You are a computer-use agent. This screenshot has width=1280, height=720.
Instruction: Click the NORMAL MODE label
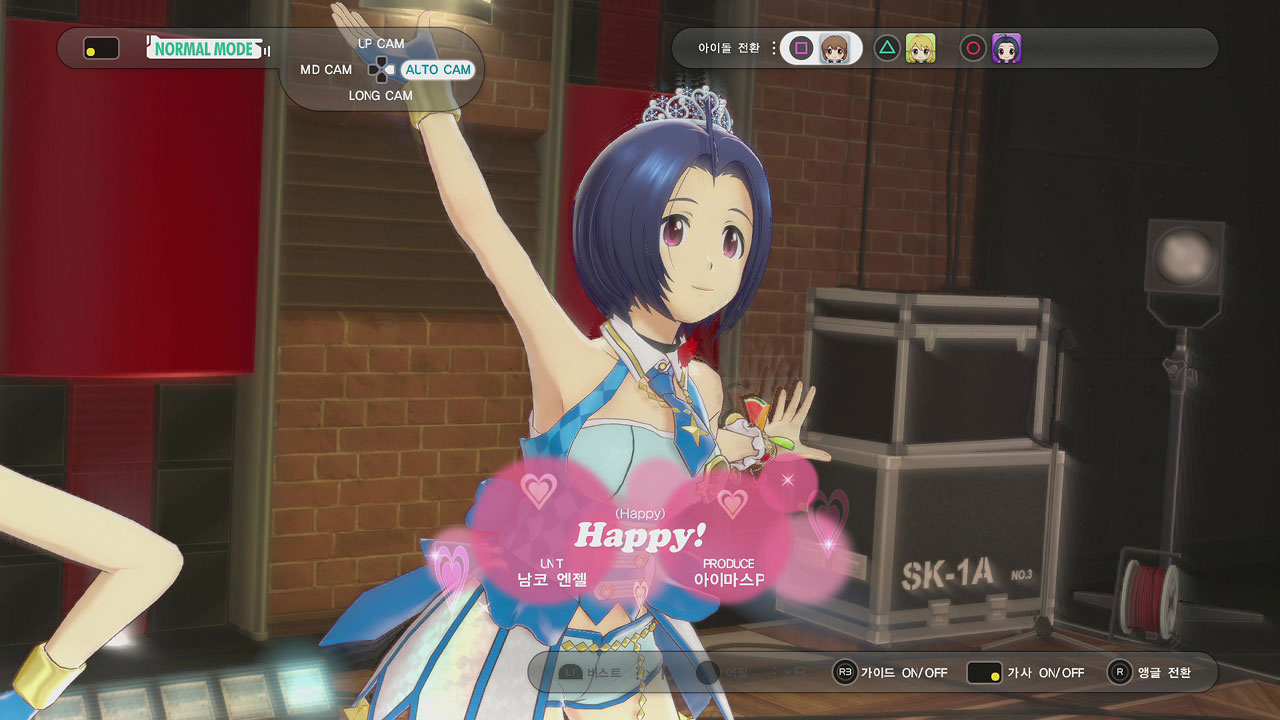pyautogui.click(x=206, y=48)
